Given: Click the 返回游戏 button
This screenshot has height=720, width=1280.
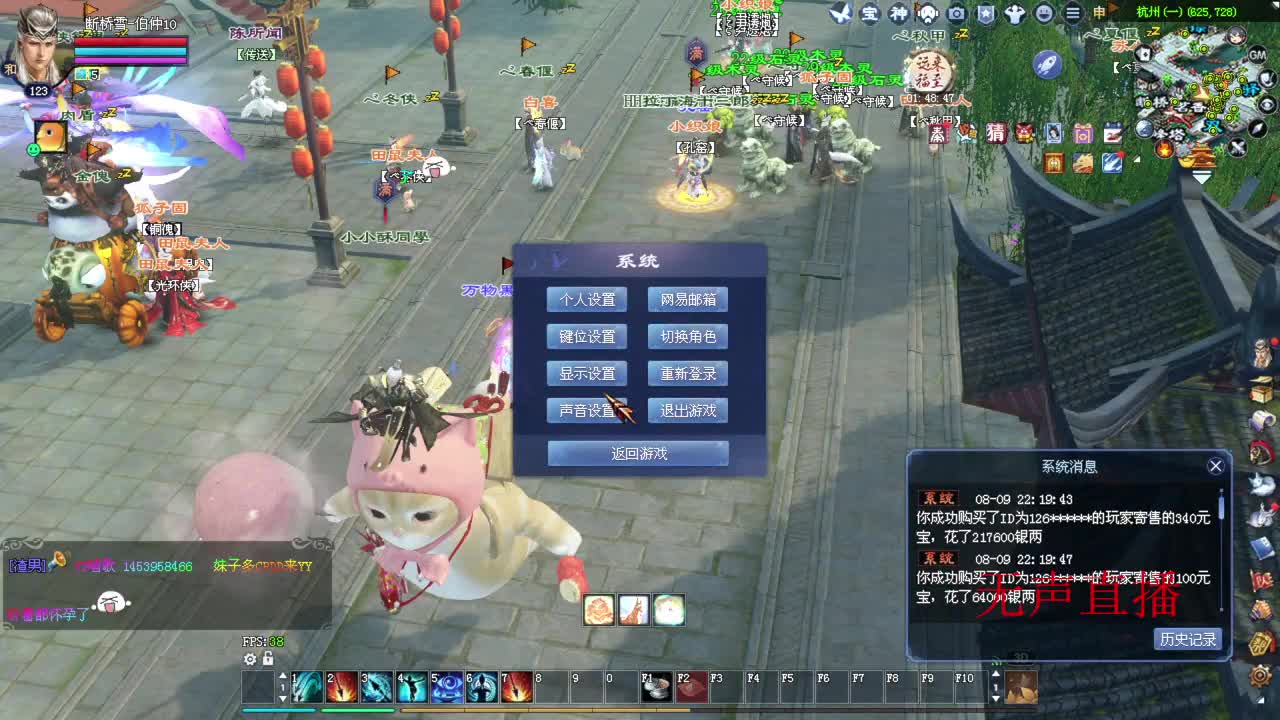Looking at the screenshot, I should 637,452.
